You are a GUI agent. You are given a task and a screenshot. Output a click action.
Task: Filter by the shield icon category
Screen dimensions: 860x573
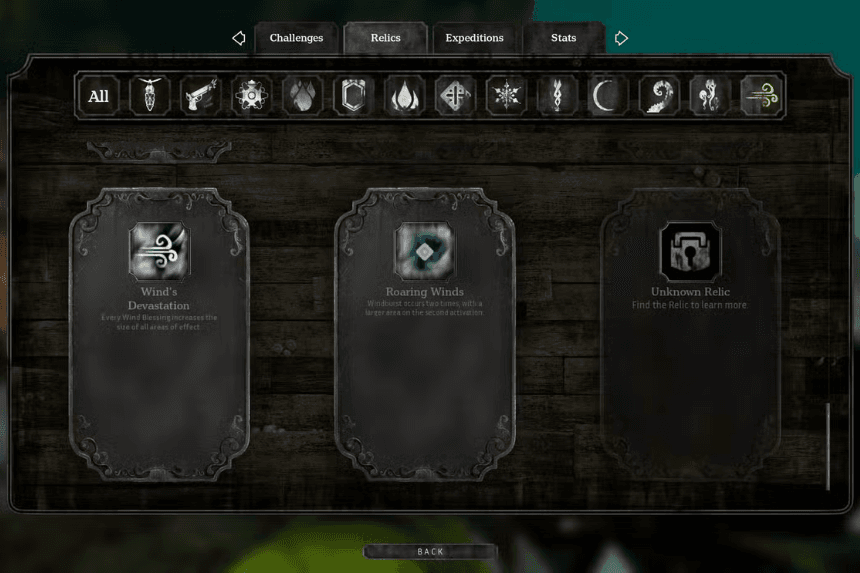(x=353, y=96)
